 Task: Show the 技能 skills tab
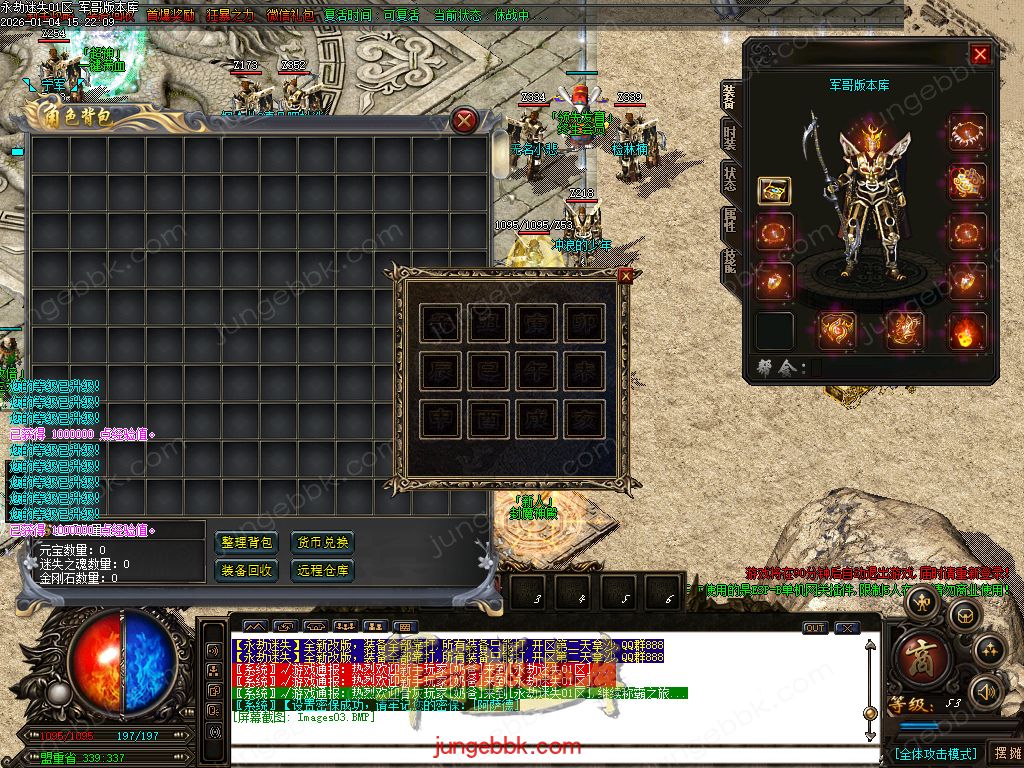tap(730, 261)
